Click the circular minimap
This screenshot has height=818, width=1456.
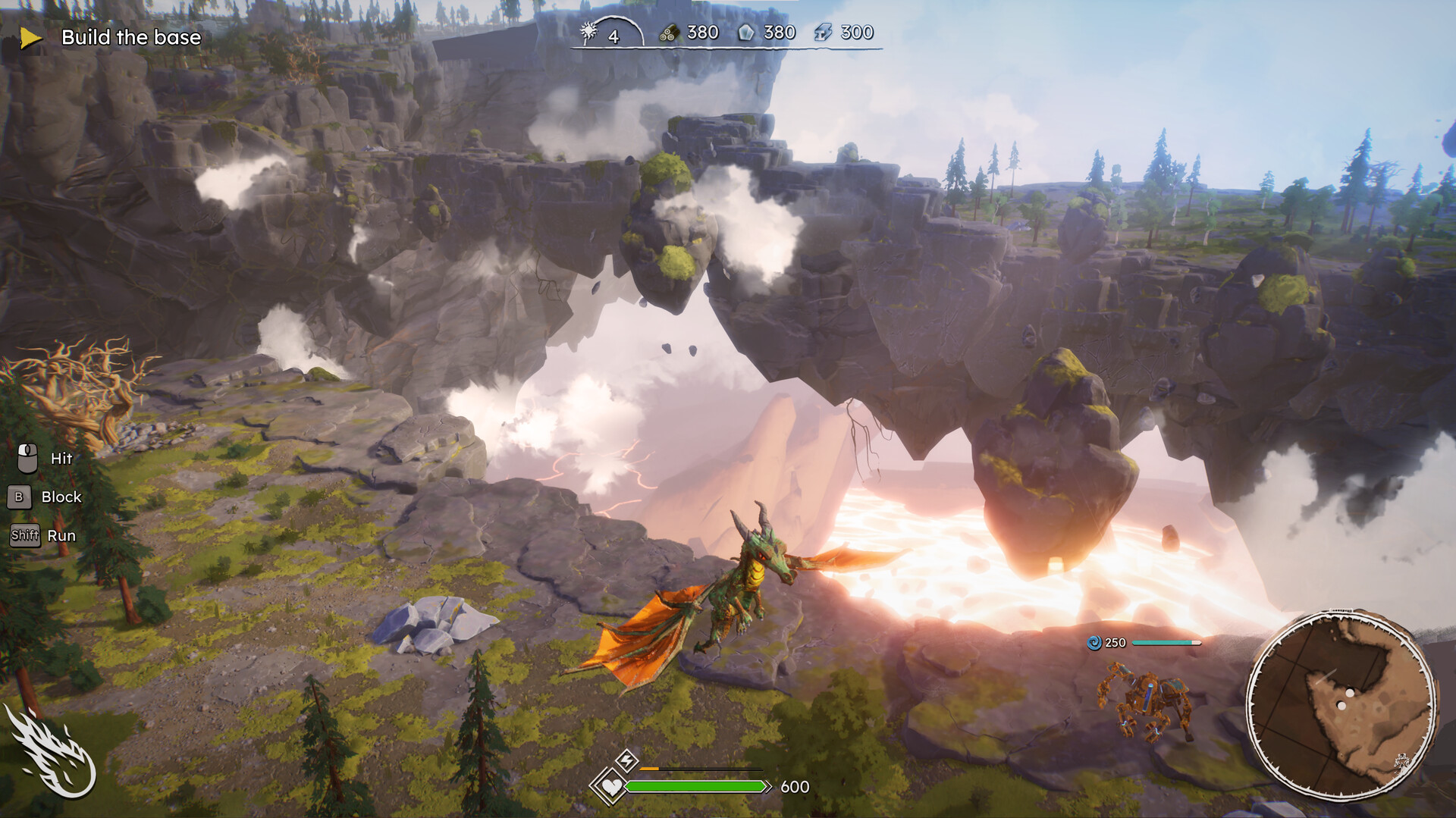click(x=1341, y=706)
